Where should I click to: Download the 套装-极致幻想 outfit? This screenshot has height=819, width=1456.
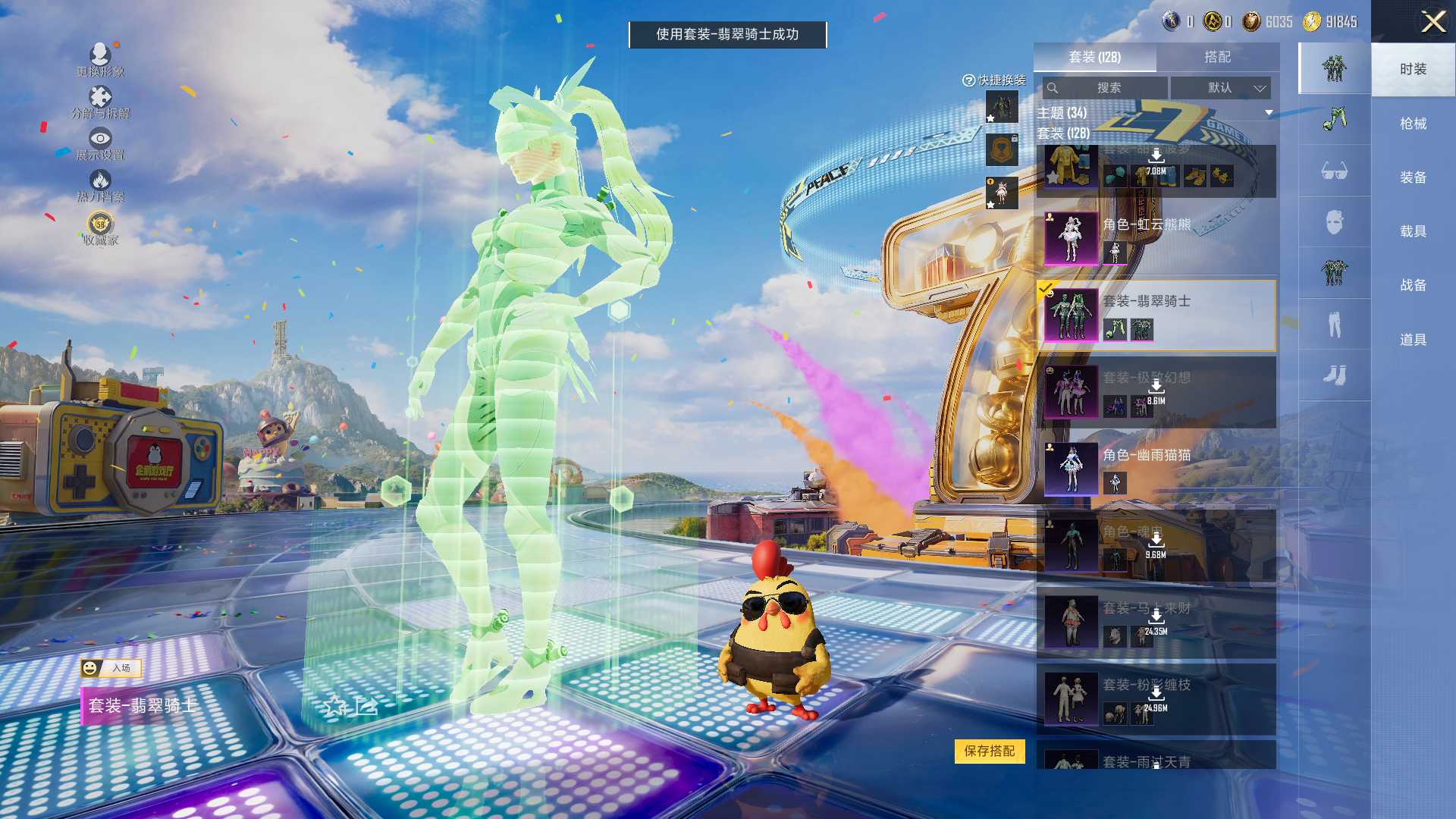click(1156, 388)
